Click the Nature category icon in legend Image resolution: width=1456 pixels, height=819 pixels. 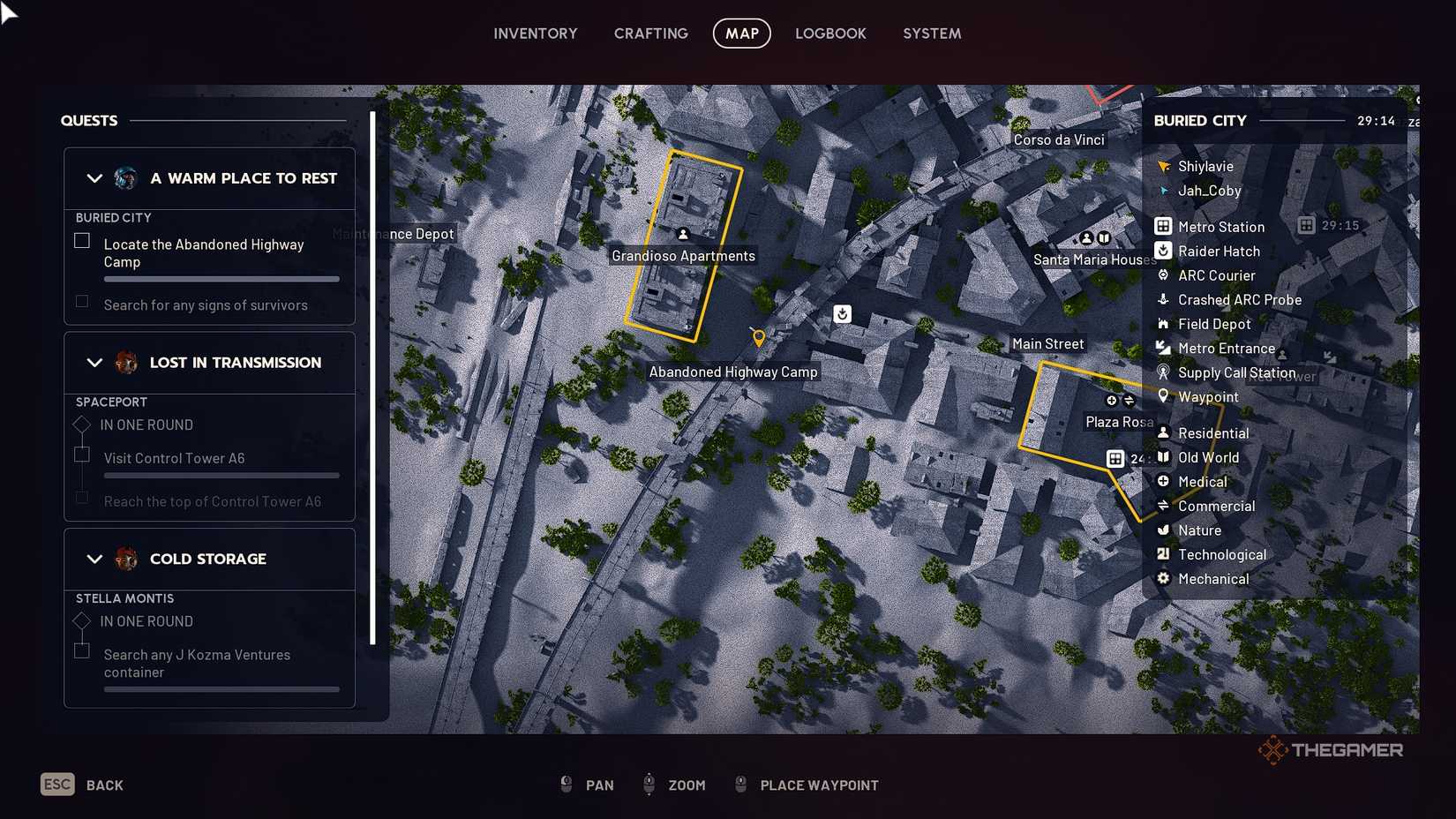click(1163, 530)
